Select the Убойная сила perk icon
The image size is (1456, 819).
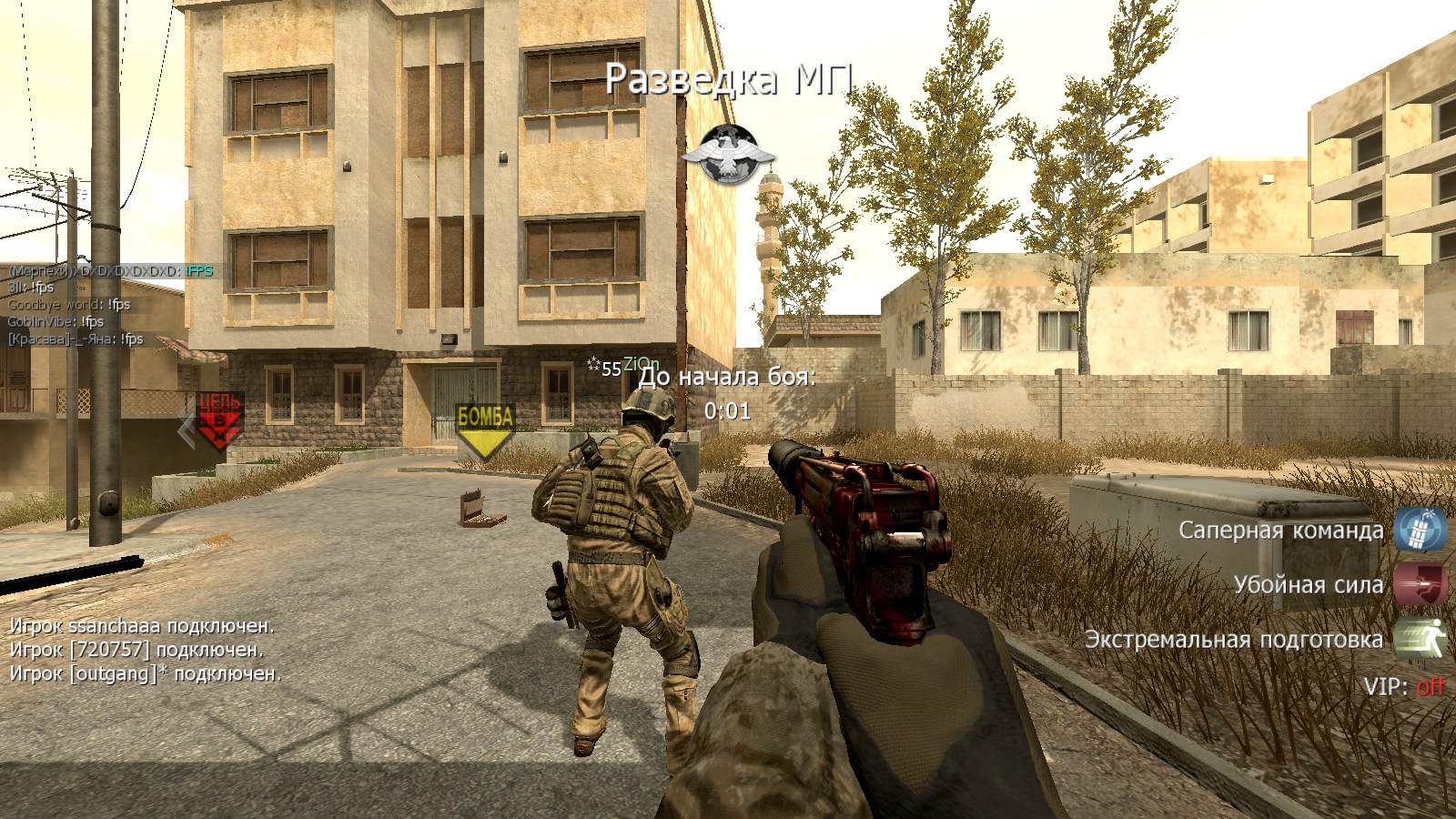(1420, 584)
